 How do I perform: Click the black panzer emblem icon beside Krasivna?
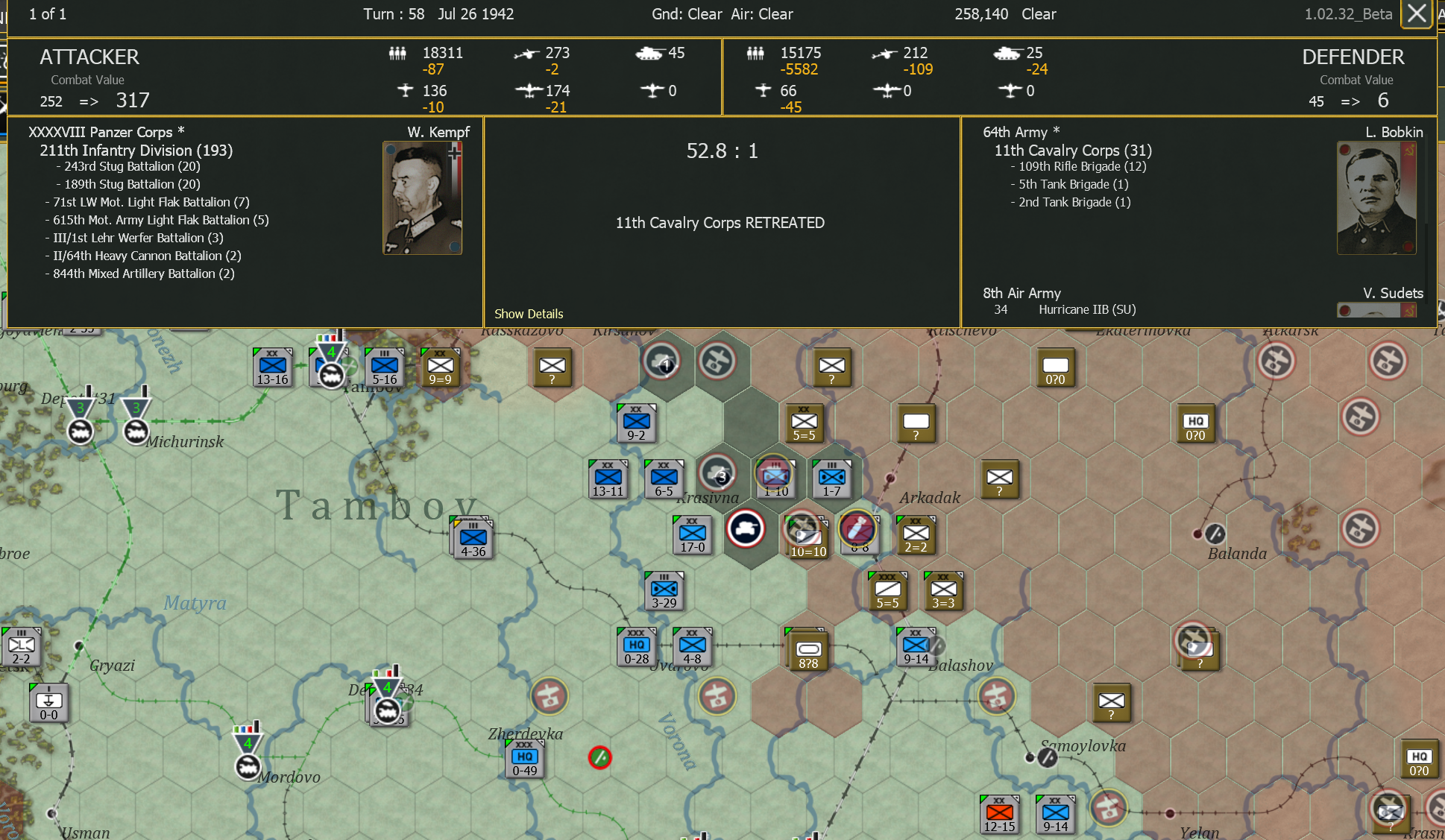point(746,528)
